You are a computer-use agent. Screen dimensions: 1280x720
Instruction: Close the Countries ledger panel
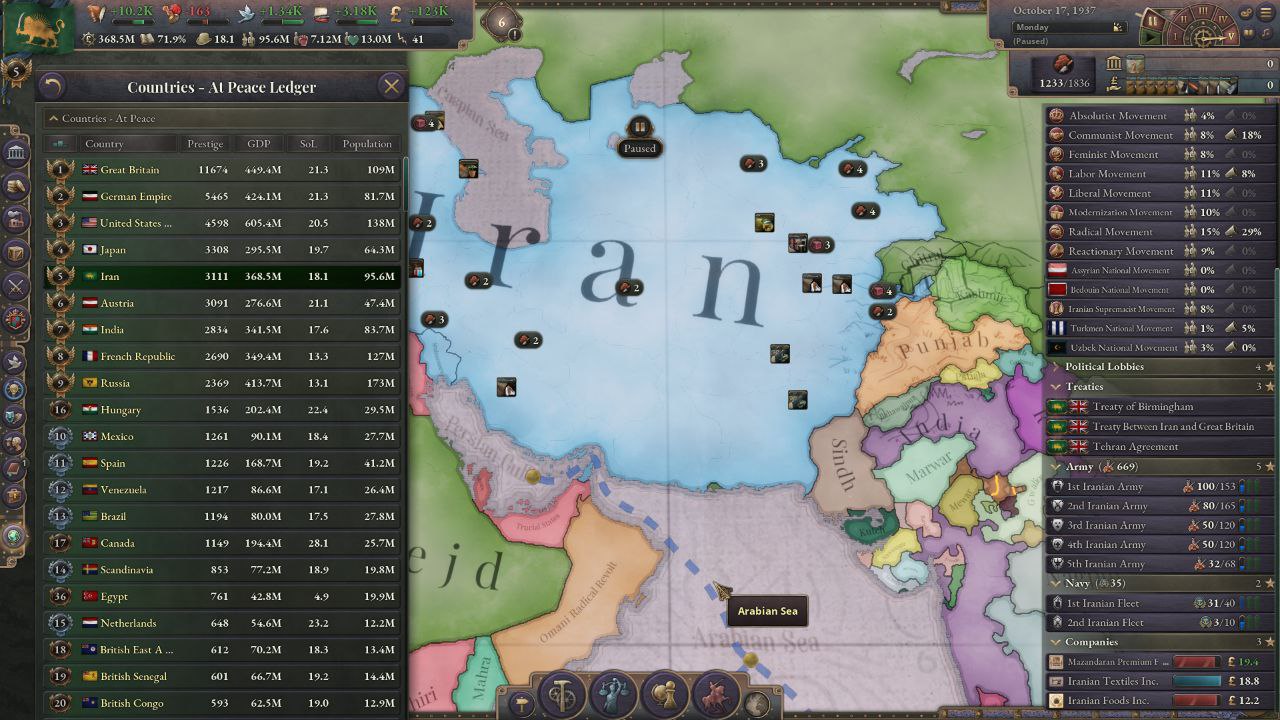391,86
